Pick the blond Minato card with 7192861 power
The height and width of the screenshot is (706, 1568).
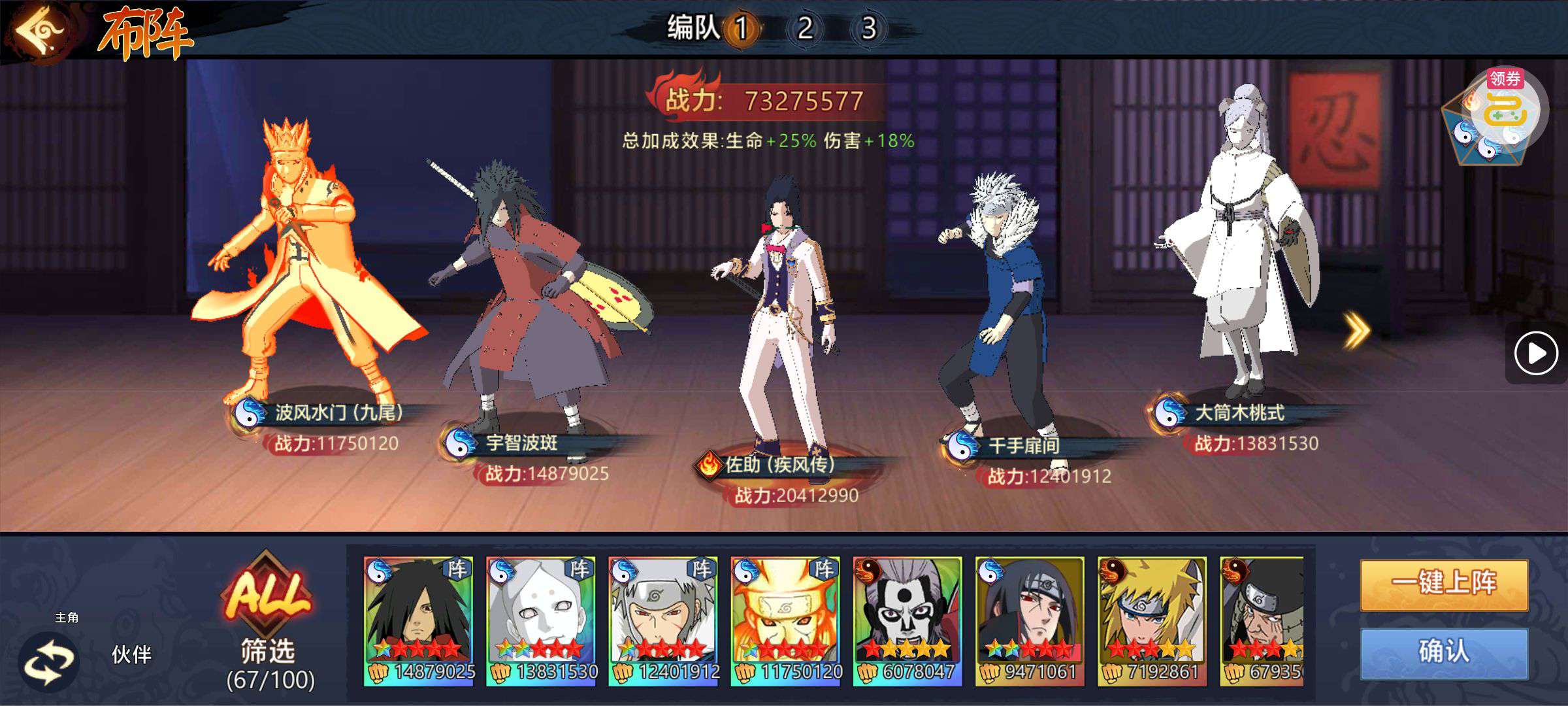[x=1151, y=621]
